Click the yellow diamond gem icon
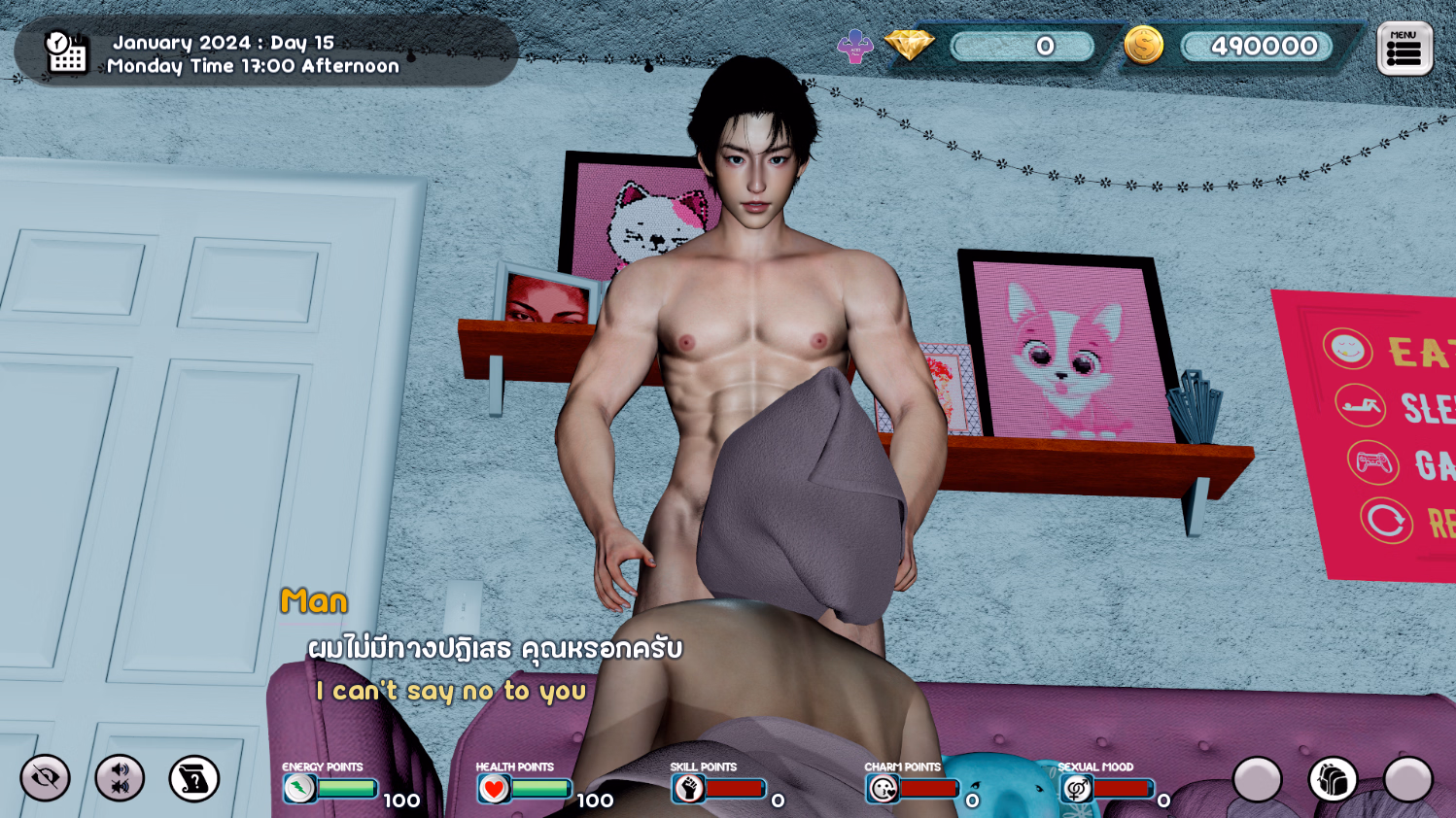The width and height of the screenshot is (1456, 818). point(909,45)
